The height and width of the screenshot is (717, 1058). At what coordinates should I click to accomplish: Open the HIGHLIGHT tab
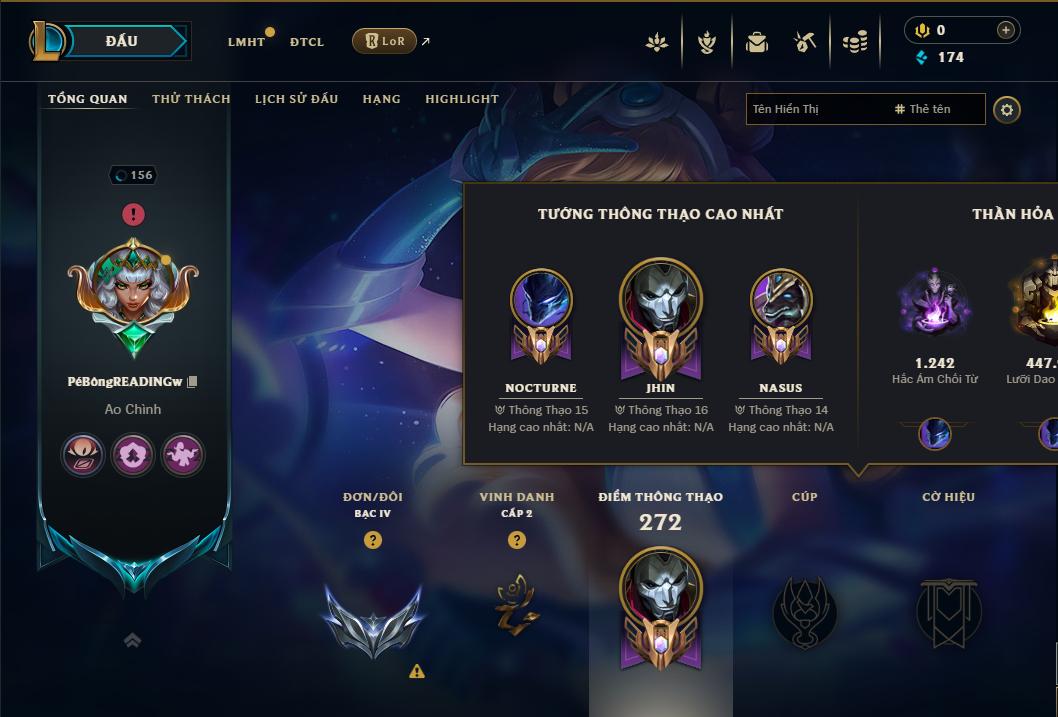[x=462, y=99]
